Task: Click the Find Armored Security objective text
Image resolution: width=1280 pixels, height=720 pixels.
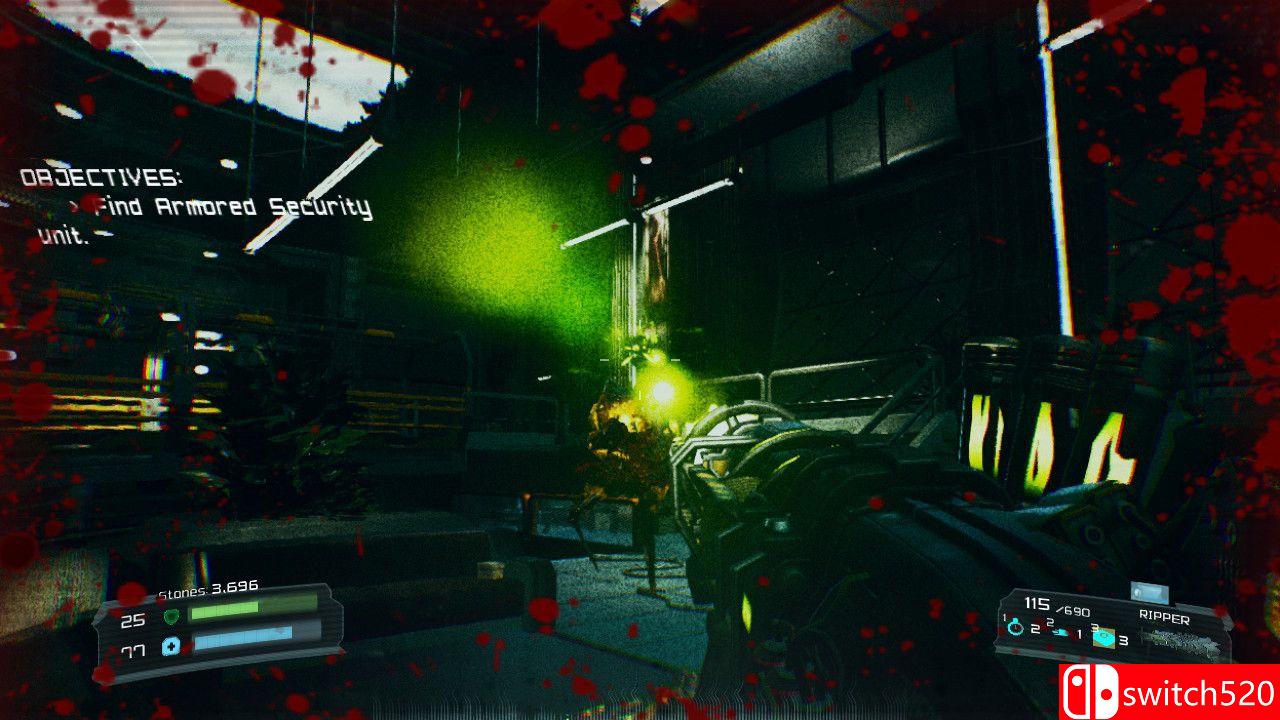Action: 230,207
